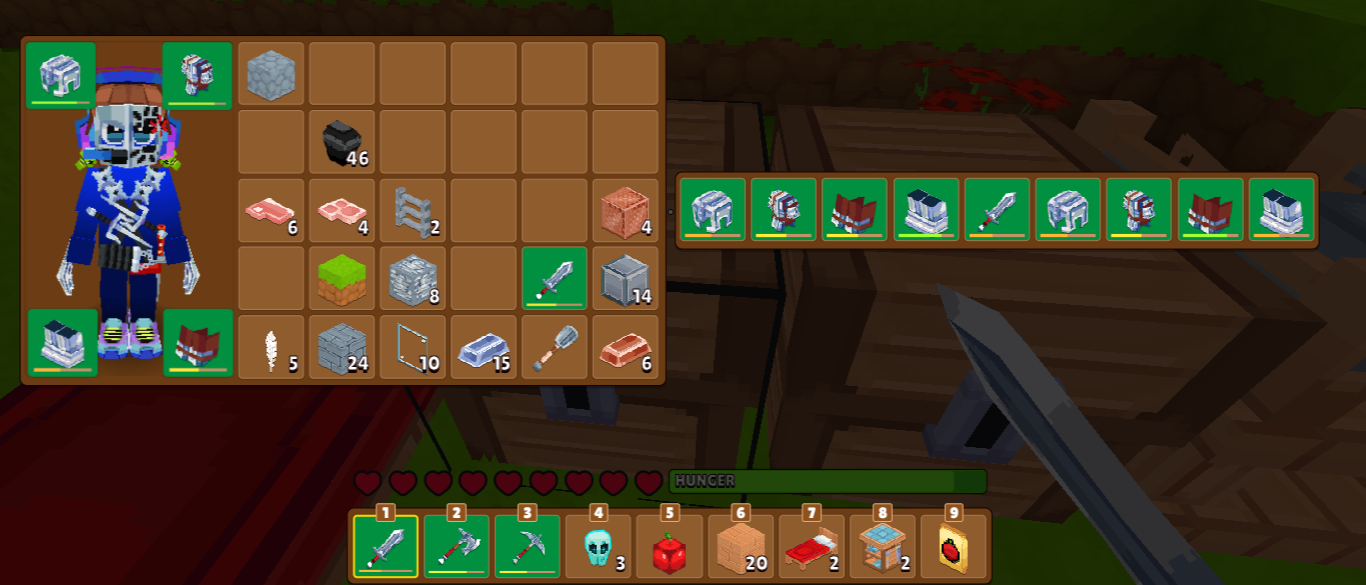Pick up the cobblestone block in inventory

[270, 74]
